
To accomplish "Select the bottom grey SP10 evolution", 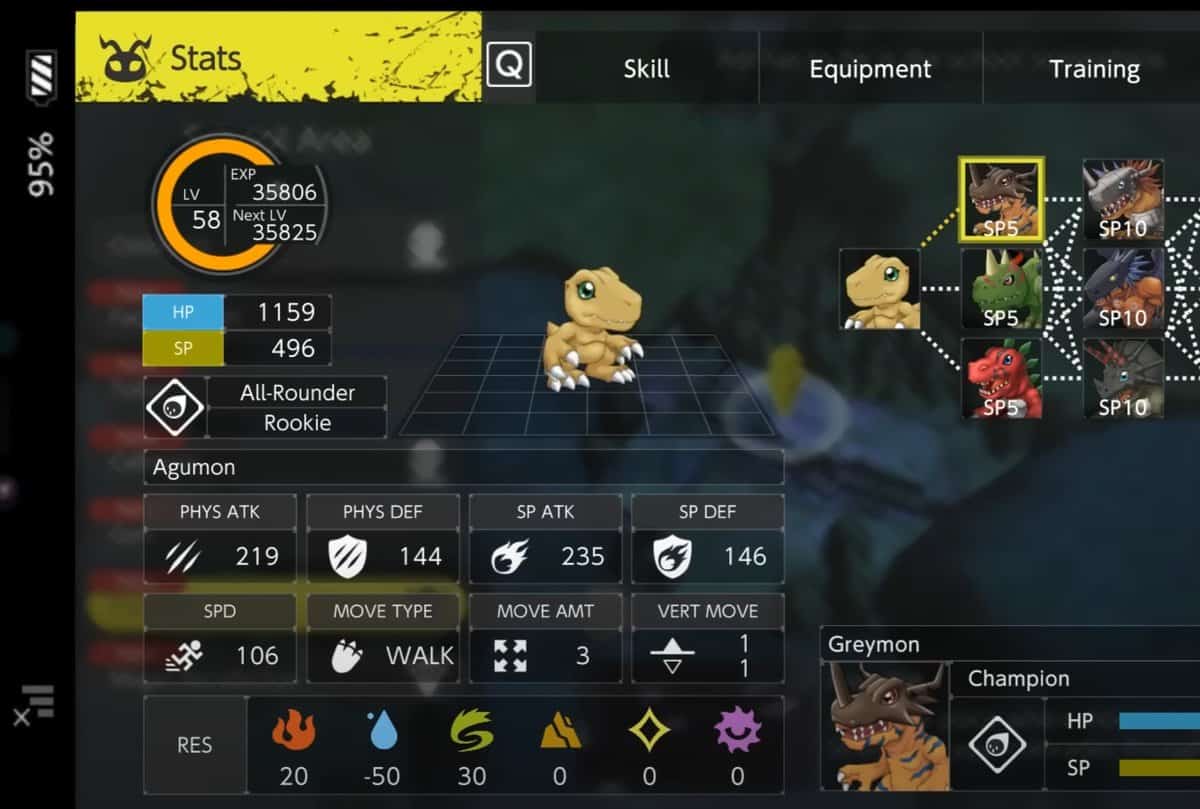I will 1123,378.
